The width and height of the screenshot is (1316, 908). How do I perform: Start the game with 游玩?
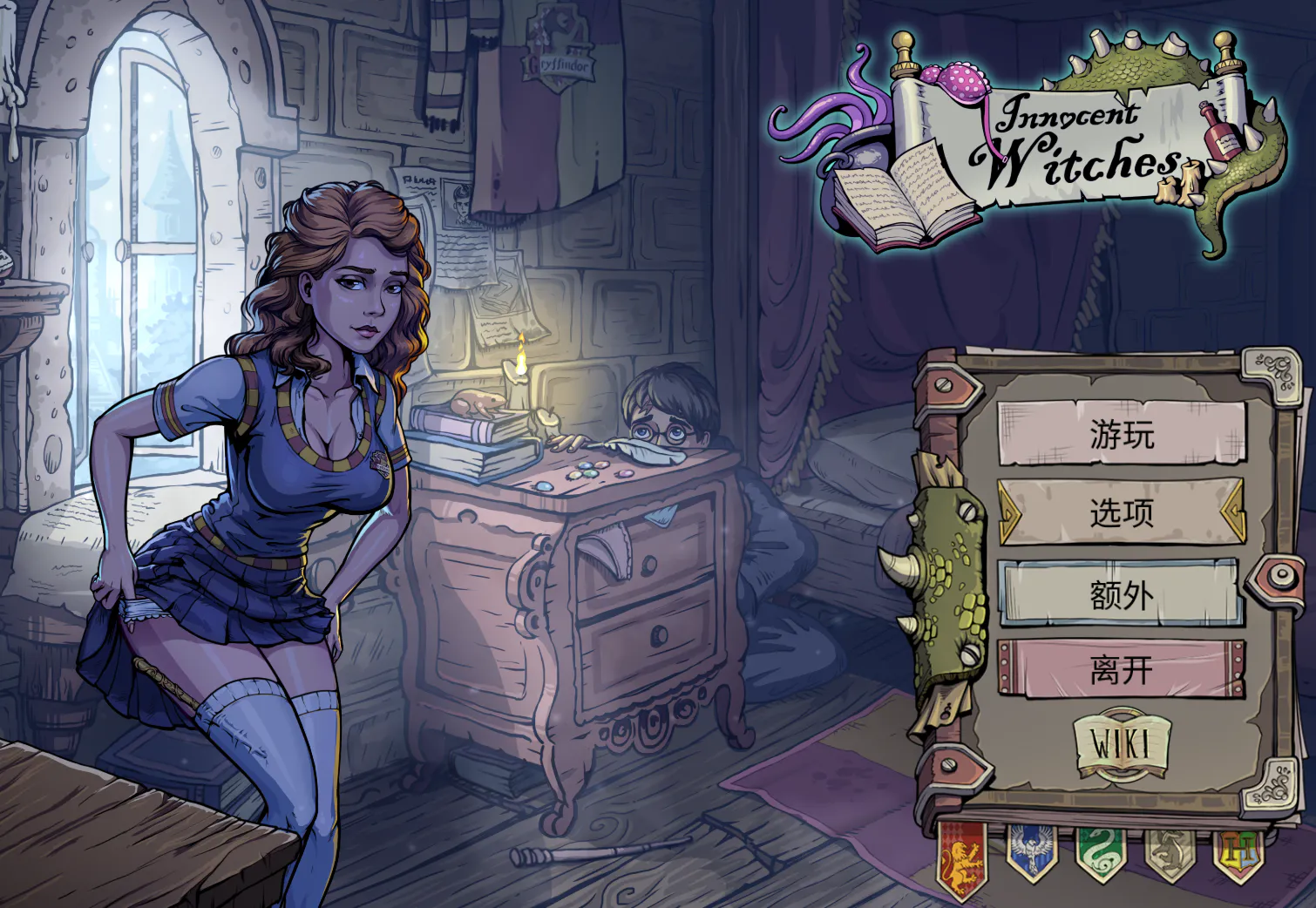point(1122,434)
